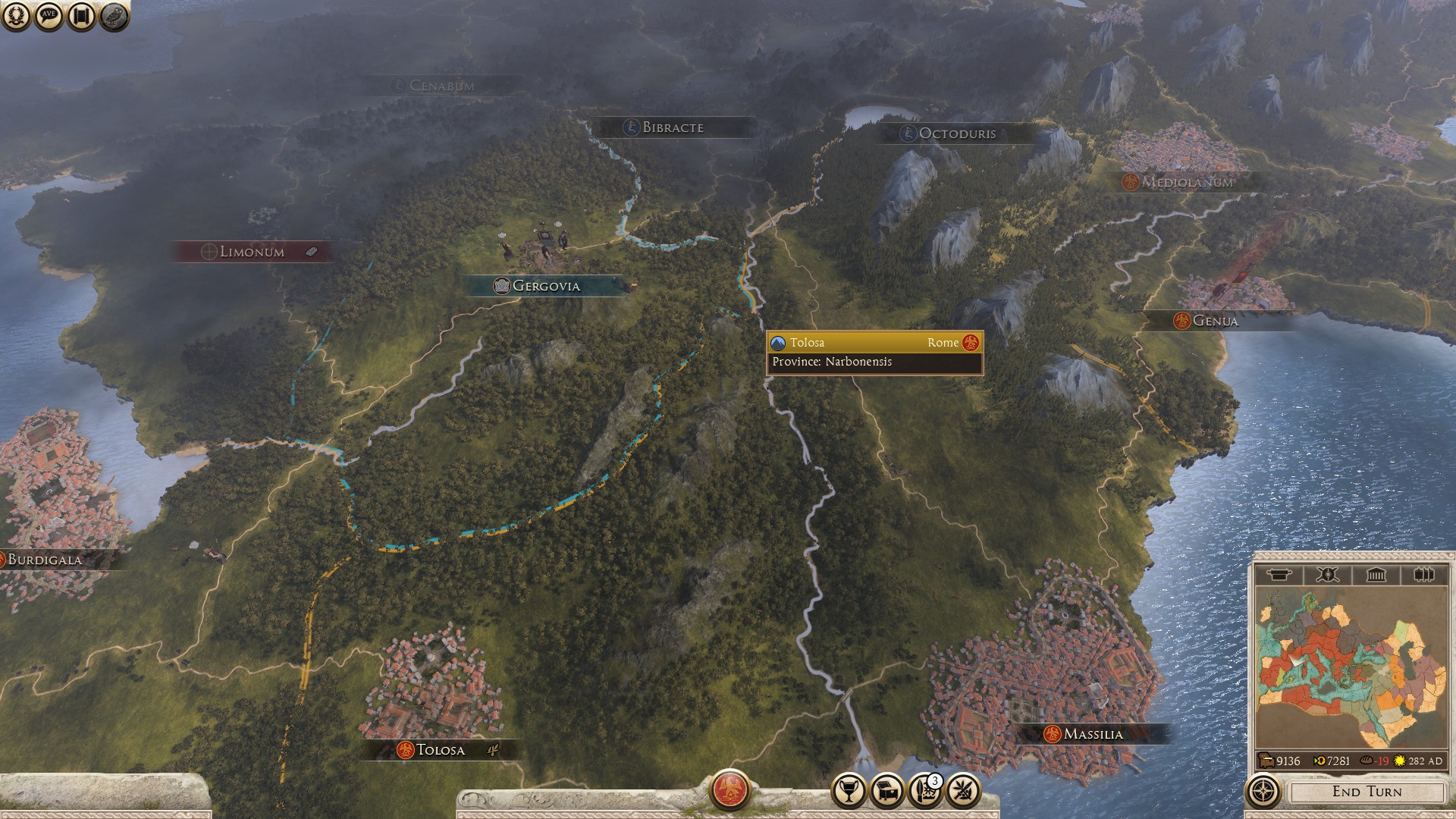Click the campaign minimap

[x=1351, y=668]
